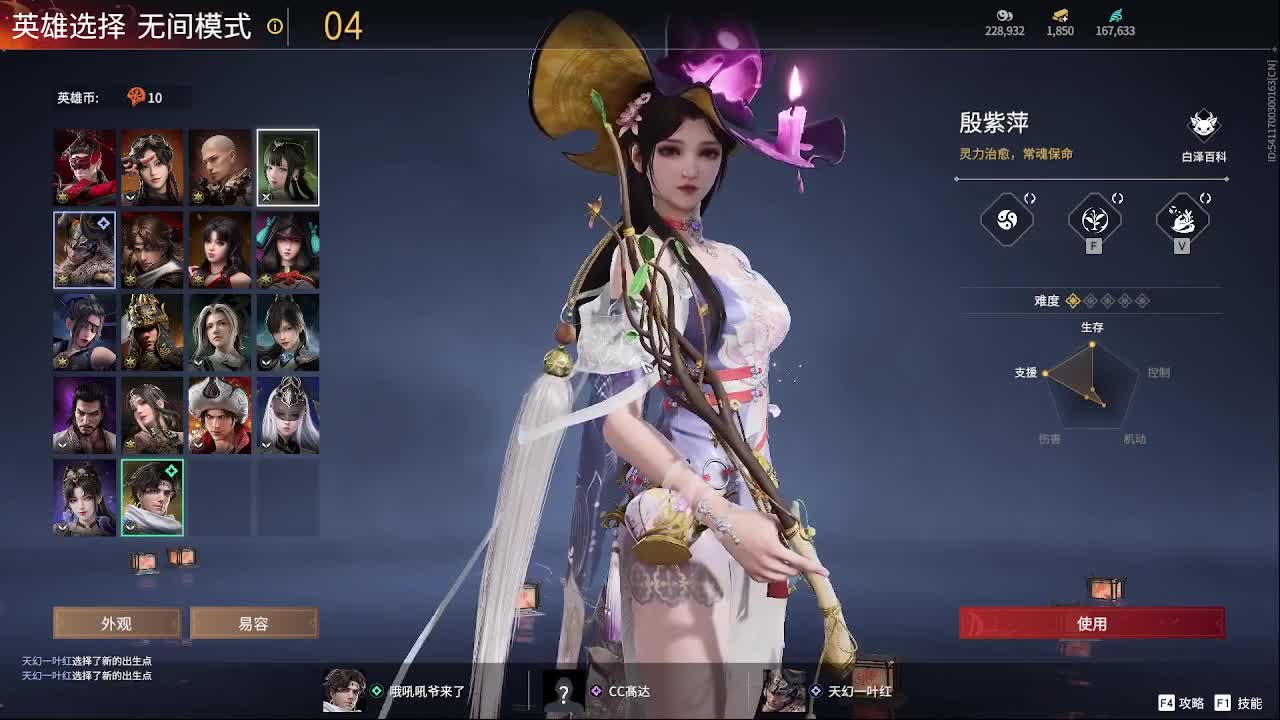Click Kurumi's passive skill icon
Image resolution: width=1280 pixels, height=720 pixels.
1006,220
